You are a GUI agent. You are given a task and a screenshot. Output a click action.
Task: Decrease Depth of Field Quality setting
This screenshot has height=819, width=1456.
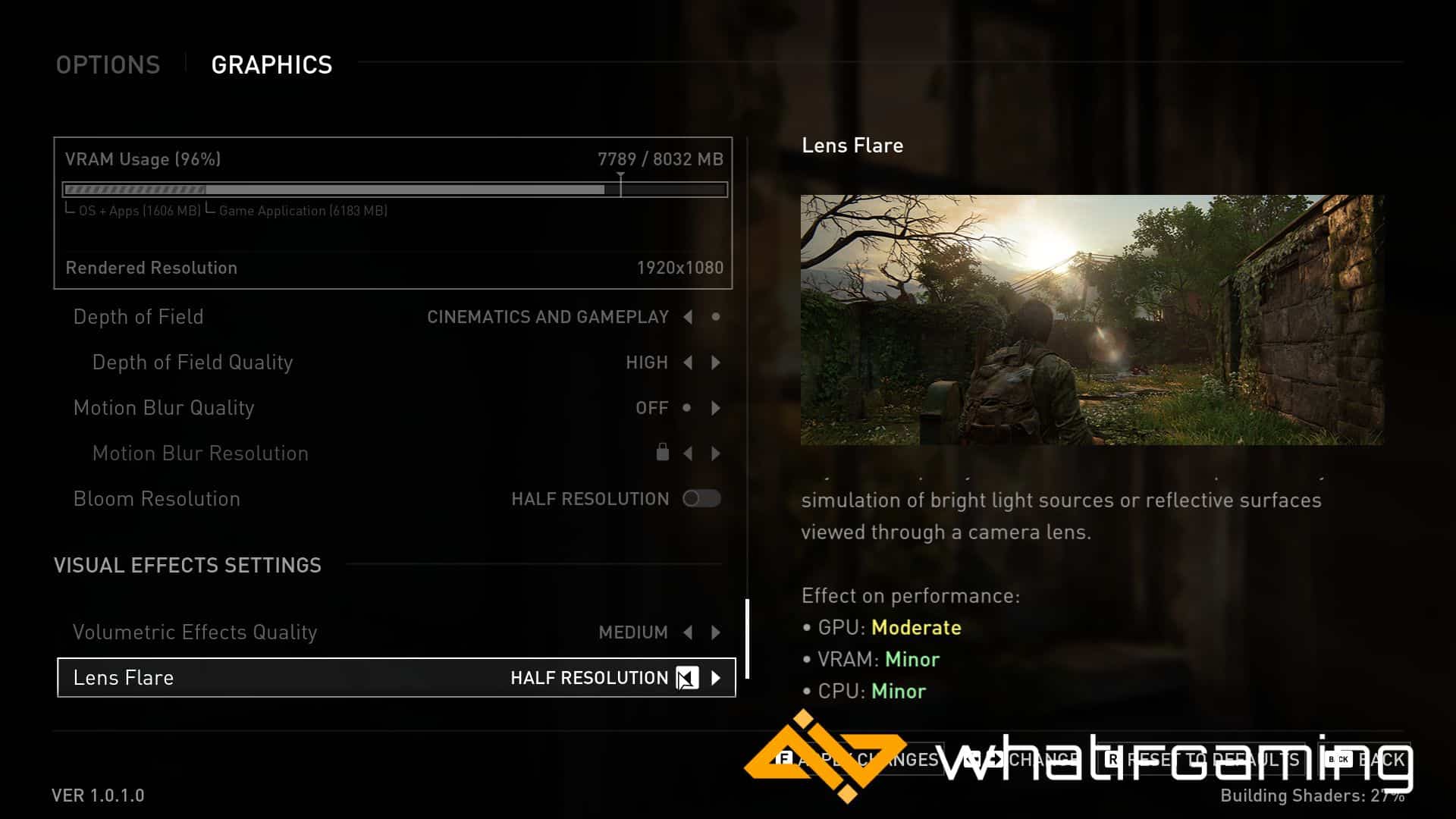688,362
